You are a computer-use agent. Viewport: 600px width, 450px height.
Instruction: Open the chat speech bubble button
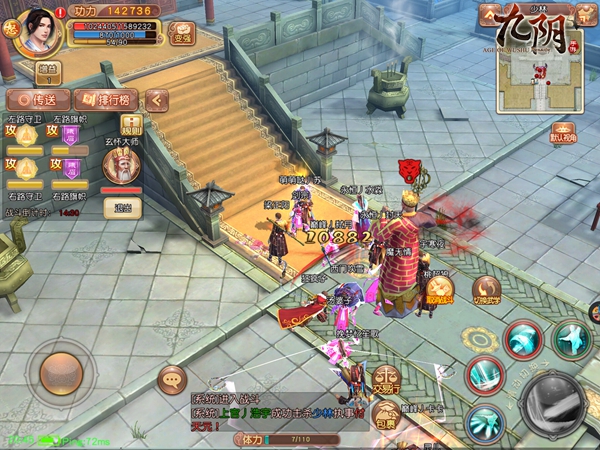[x=172, y=379]
